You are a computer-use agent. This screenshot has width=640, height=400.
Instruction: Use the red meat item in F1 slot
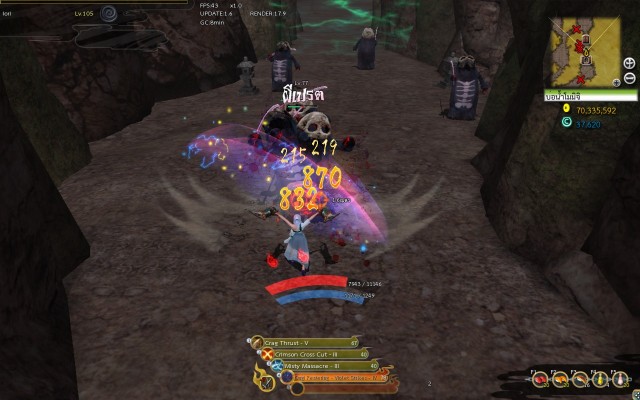click(540, 379)
